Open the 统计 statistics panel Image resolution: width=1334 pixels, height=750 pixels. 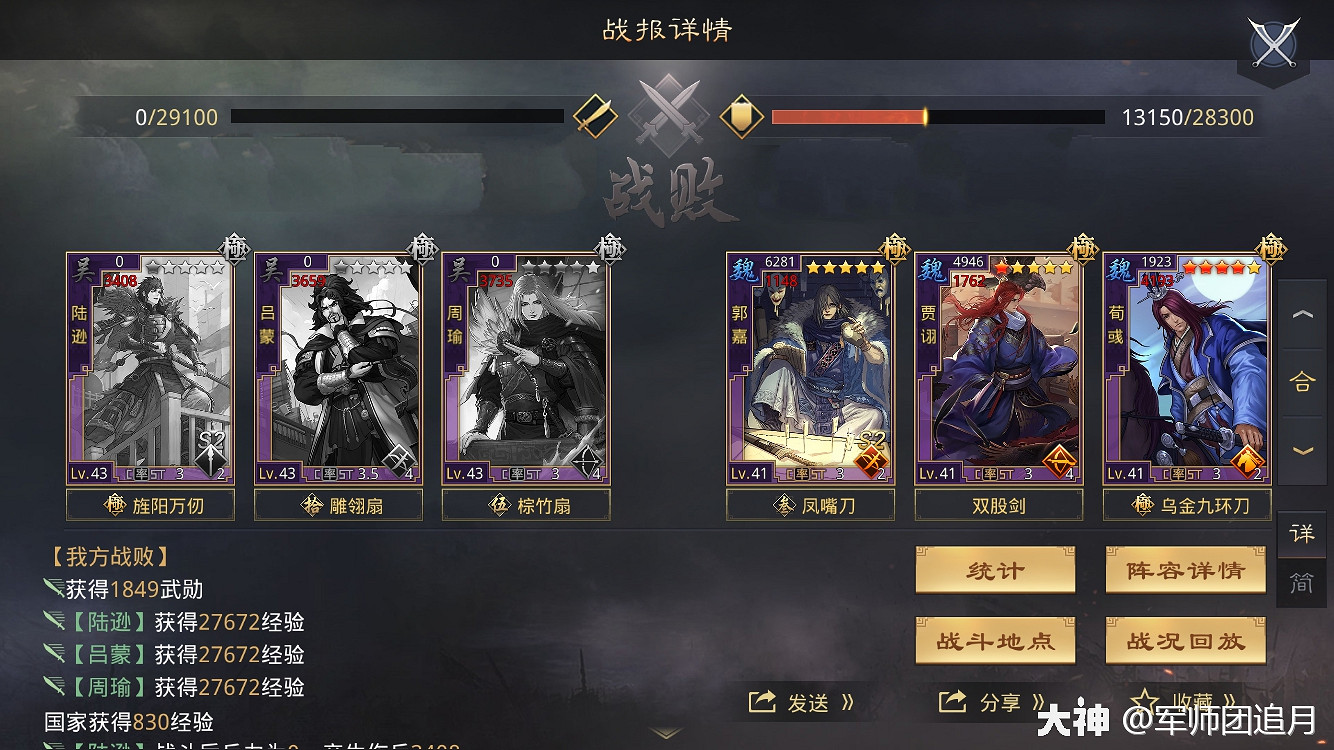pyautogui.click(x=995, y=570)
